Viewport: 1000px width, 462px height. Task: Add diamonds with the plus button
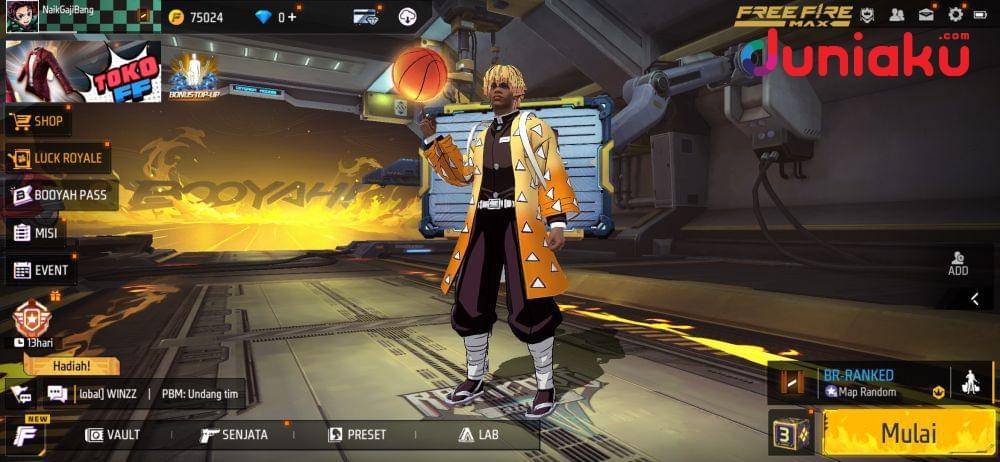(x=292, y=17)
